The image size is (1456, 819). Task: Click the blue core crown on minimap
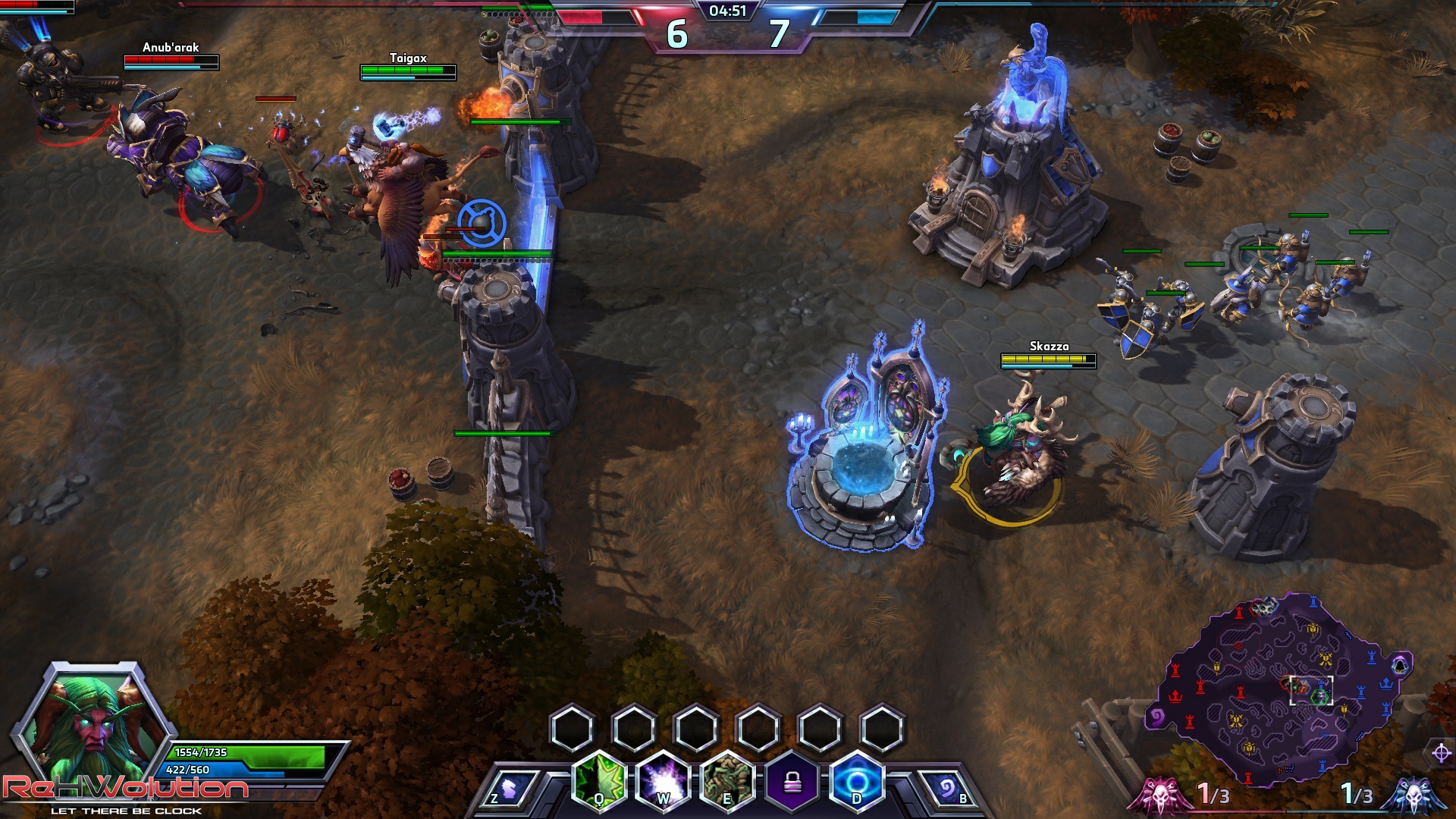pyautogui.click(x=1385, y=682)
